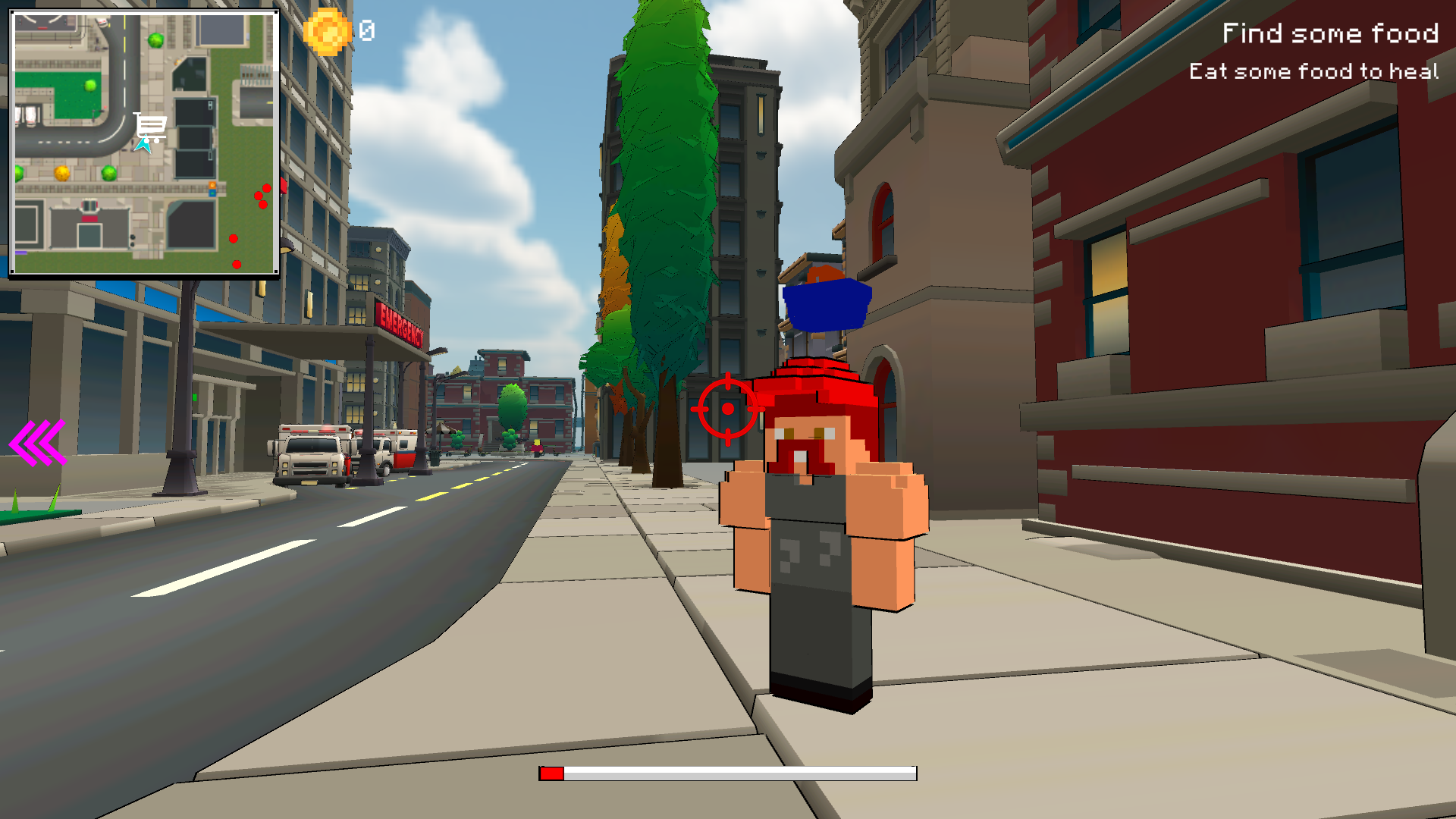This screenshot has height=819, width=1456.
Task: Click the red-haired NPC under the crosshair
Action: [819, 531]
